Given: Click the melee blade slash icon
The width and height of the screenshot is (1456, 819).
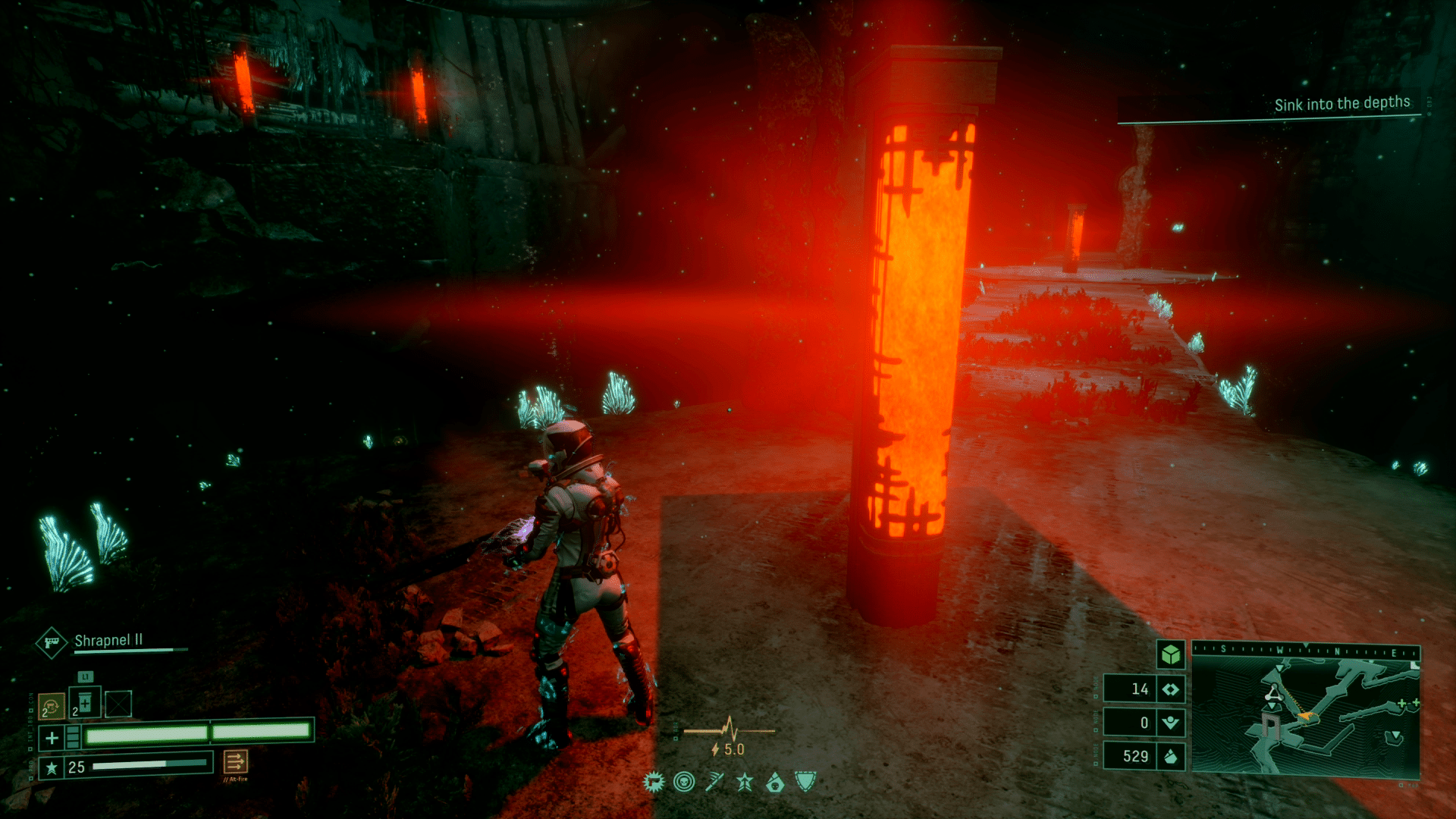Looking at the screenshot, I should point(714,782).
